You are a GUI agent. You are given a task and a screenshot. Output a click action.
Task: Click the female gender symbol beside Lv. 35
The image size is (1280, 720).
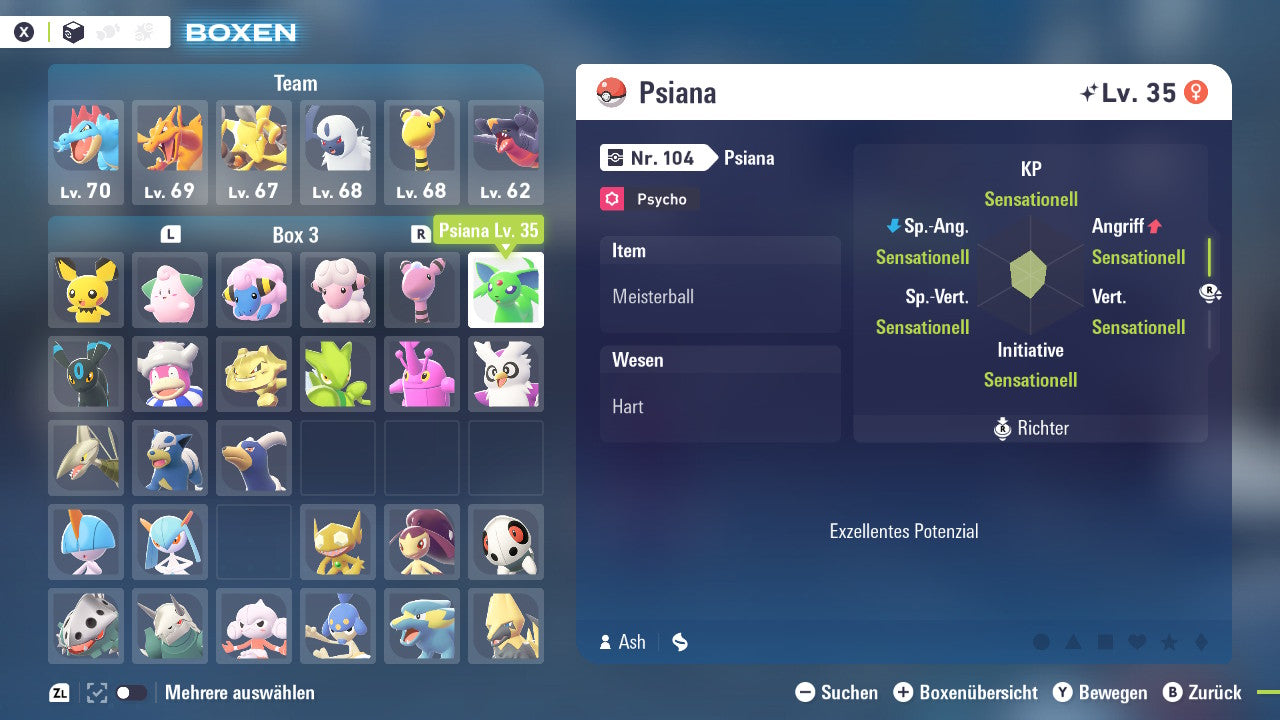coord(1194,91)
